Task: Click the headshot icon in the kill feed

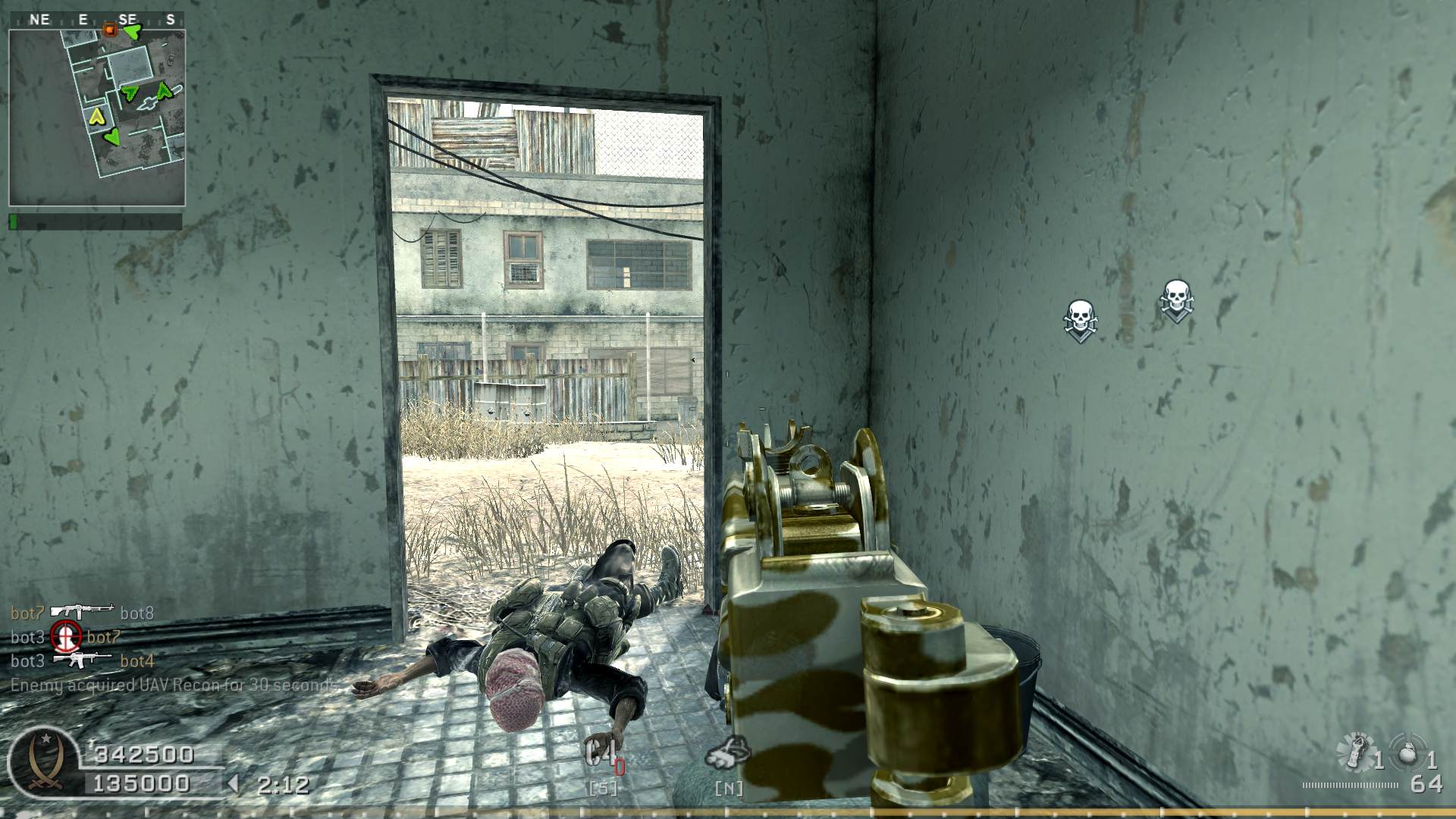Action: pos(66,637)
